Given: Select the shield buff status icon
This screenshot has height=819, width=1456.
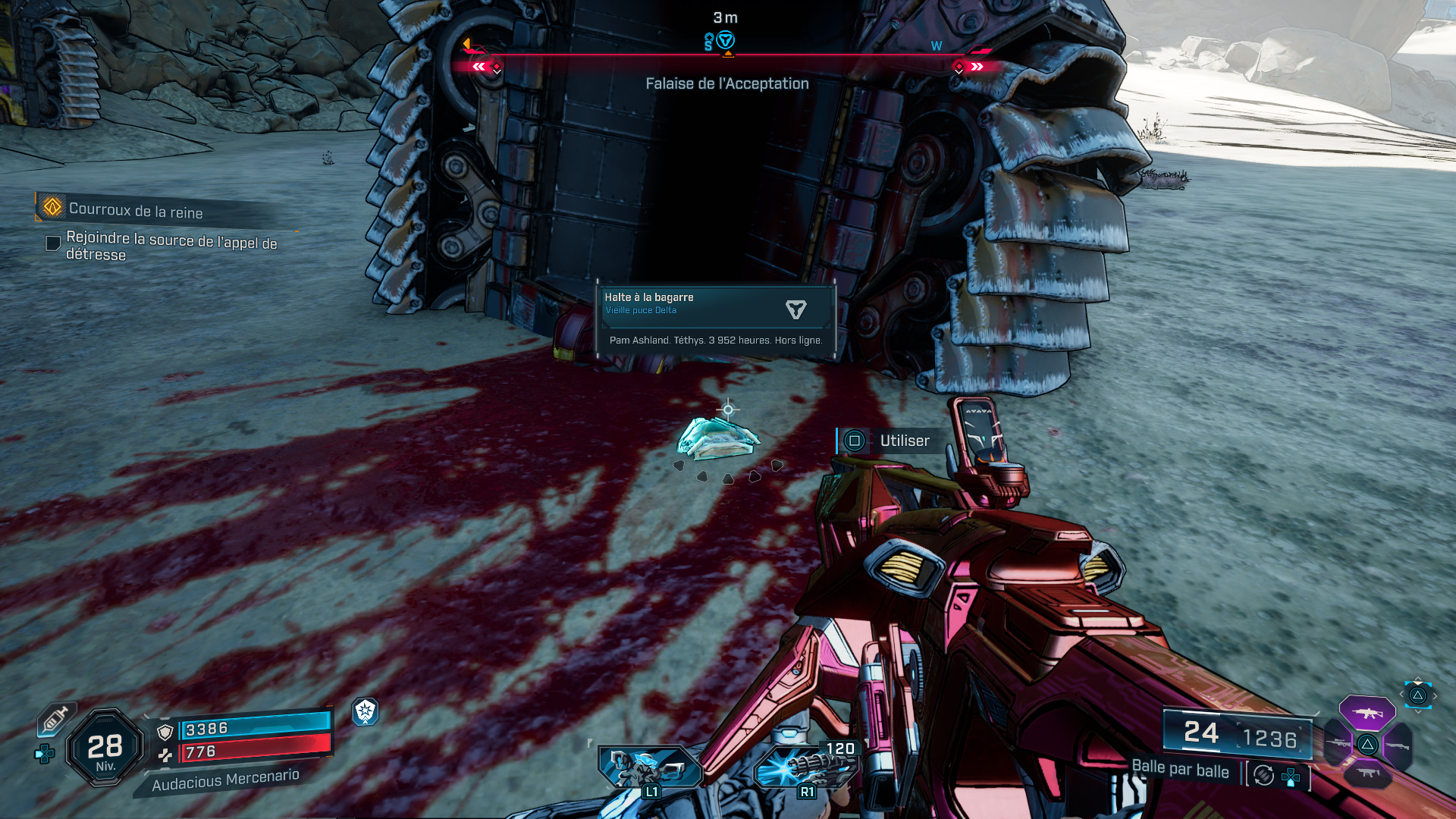Looking at the screenshot, I should (x=365, y=711).
